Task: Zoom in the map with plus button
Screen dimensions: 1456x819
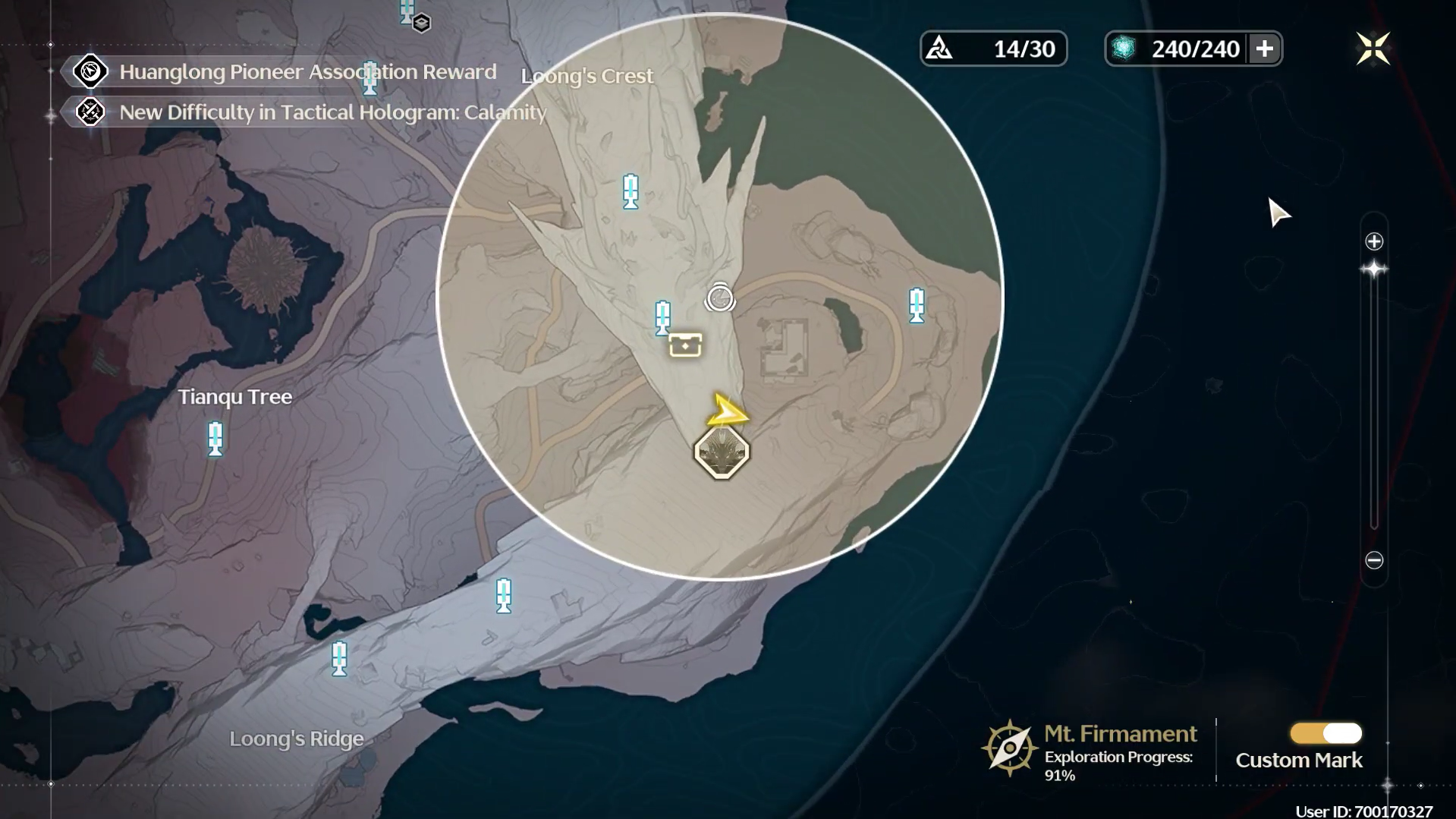Action: (x=1374, y=241)
